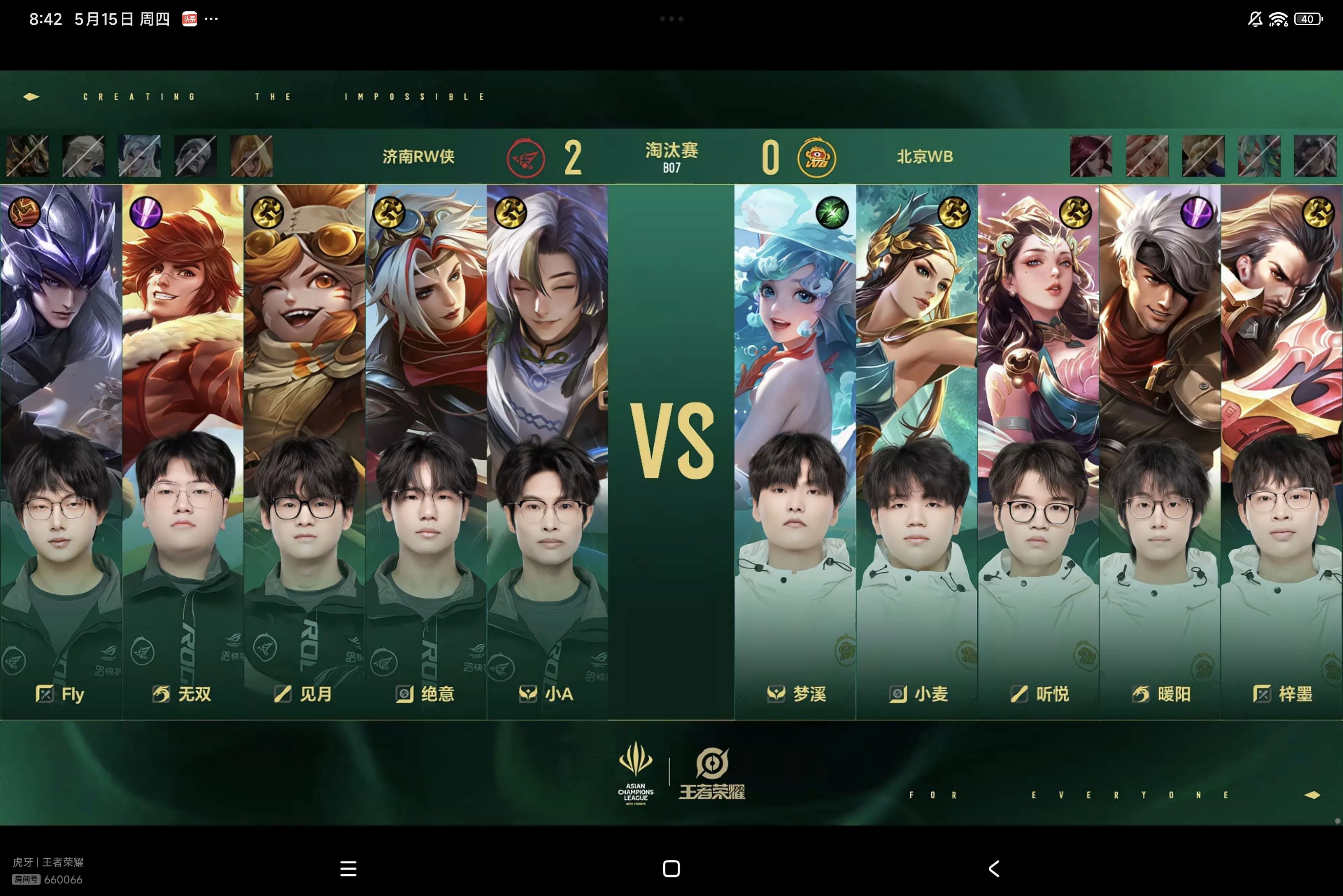Select 小A's player card

pos(547,451)
